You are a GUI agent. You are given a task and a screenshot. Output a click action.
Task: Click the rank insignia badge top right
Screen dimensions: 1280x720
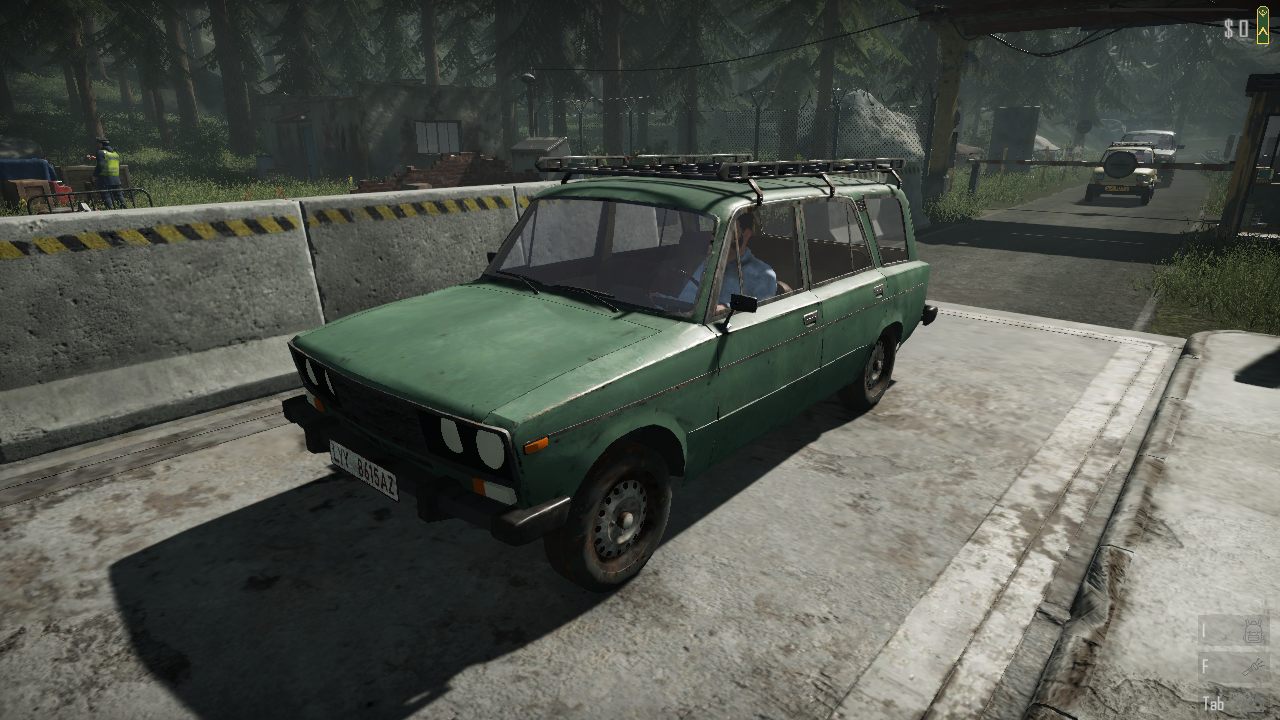click(x=1262, y=25)
